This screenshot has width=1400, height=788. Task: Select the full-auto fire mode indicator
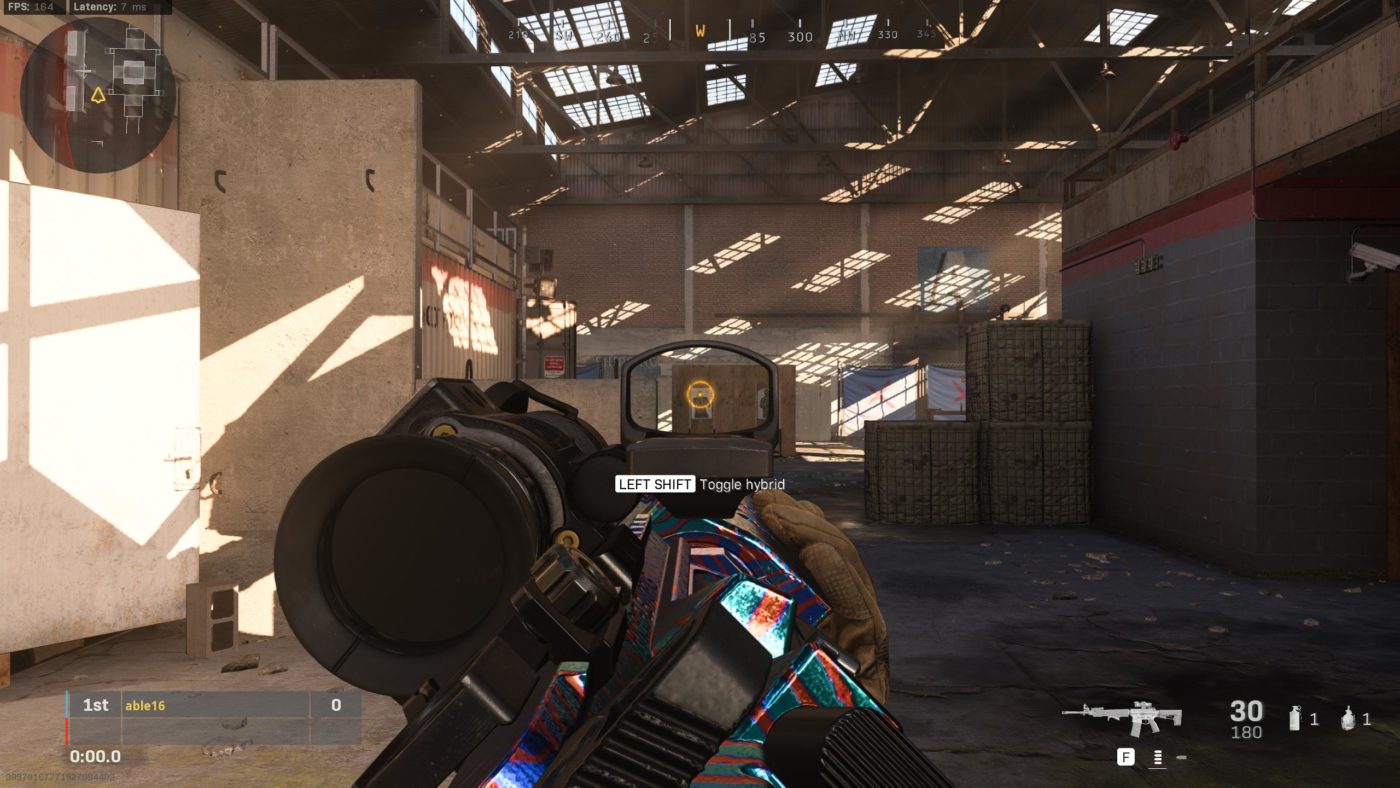[x=1157, y=757]
